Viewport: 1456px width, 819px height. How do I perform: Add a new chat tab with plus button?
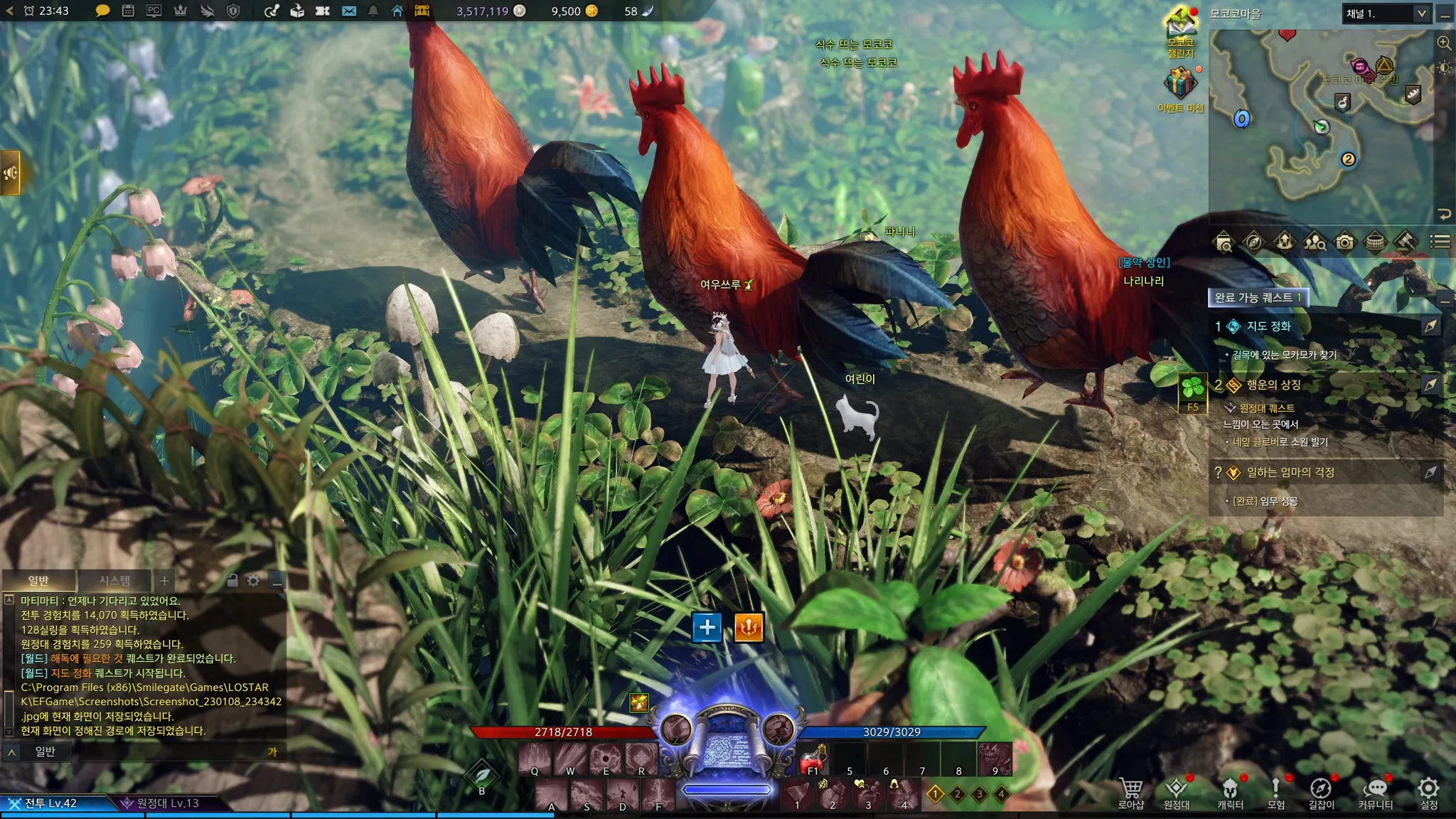point(164,580)
